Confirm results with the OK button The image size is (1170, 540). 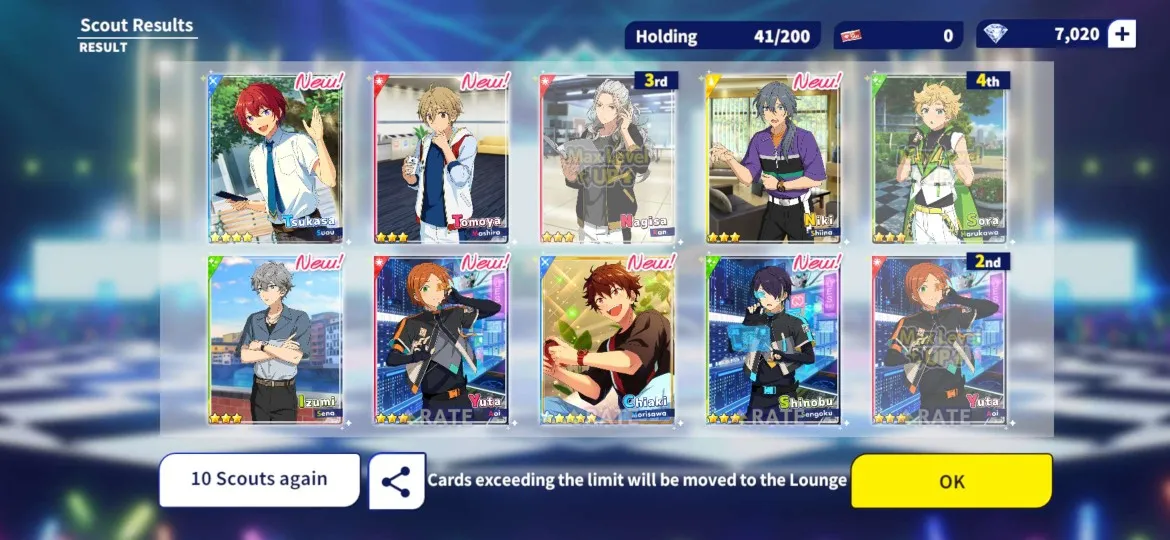click(951, 481)
